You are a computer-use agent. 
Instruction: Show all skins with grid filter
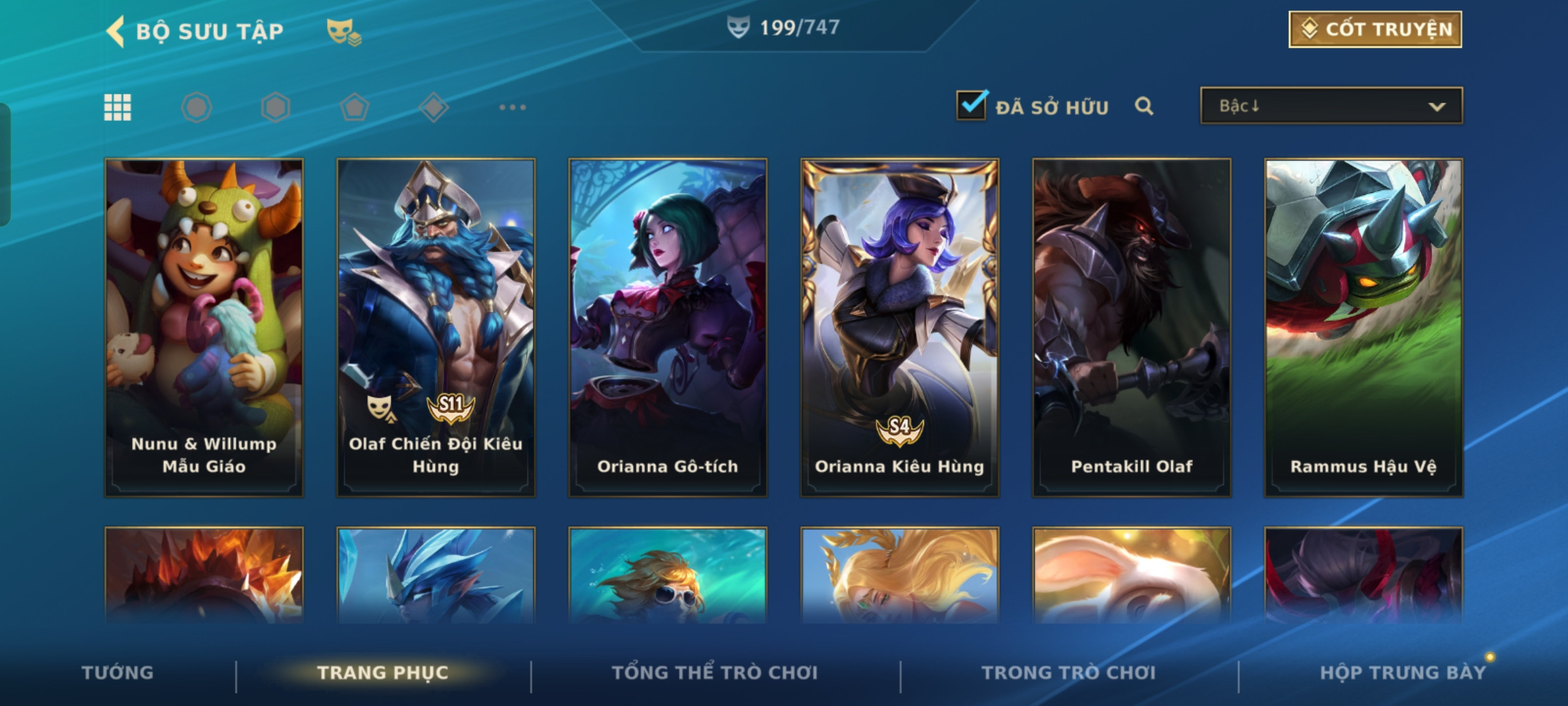click(x=118, y=107)
